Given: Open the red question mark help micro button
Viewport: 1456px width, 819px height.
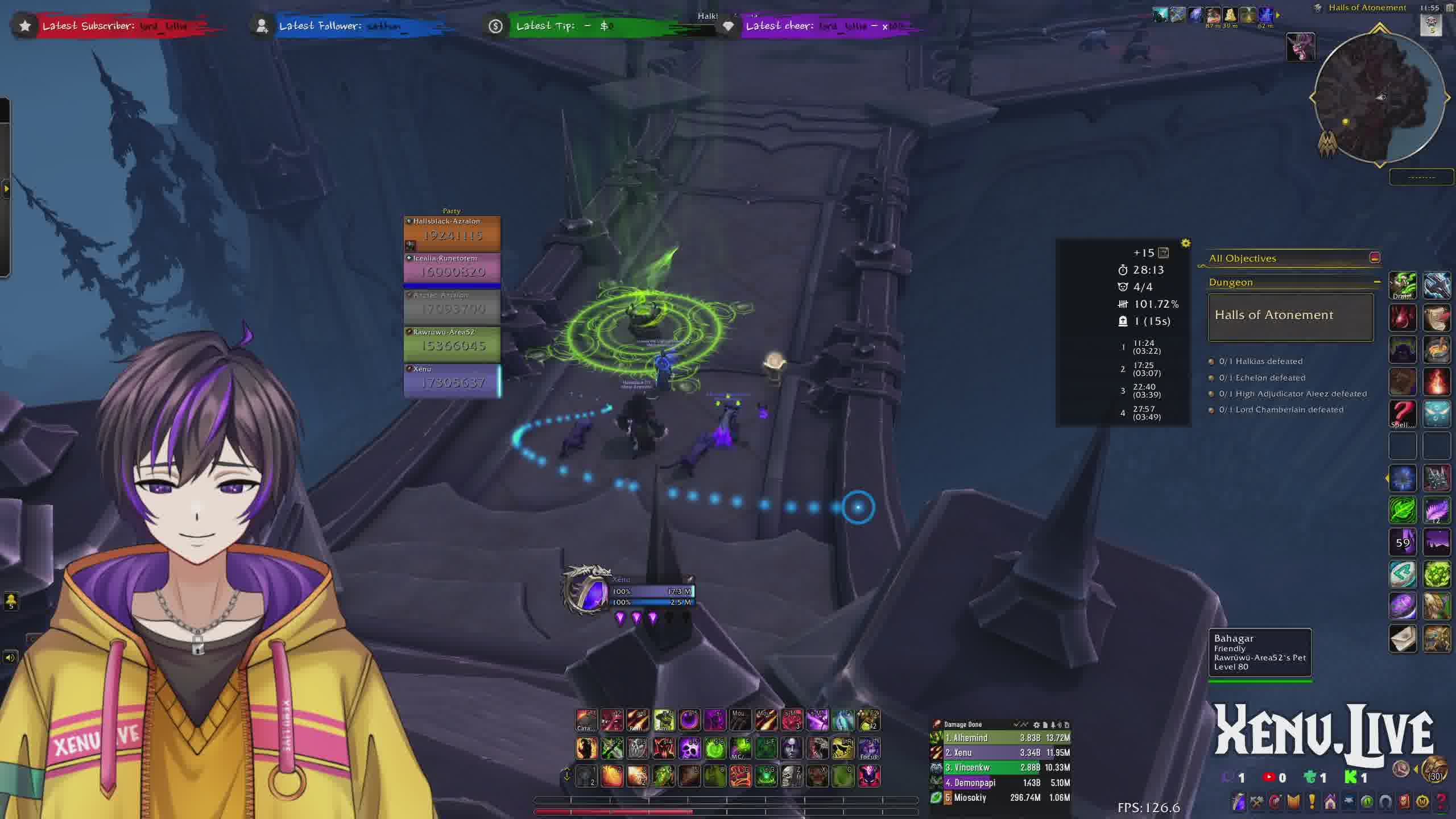Looking at the screenshot, I should 1440,802.
